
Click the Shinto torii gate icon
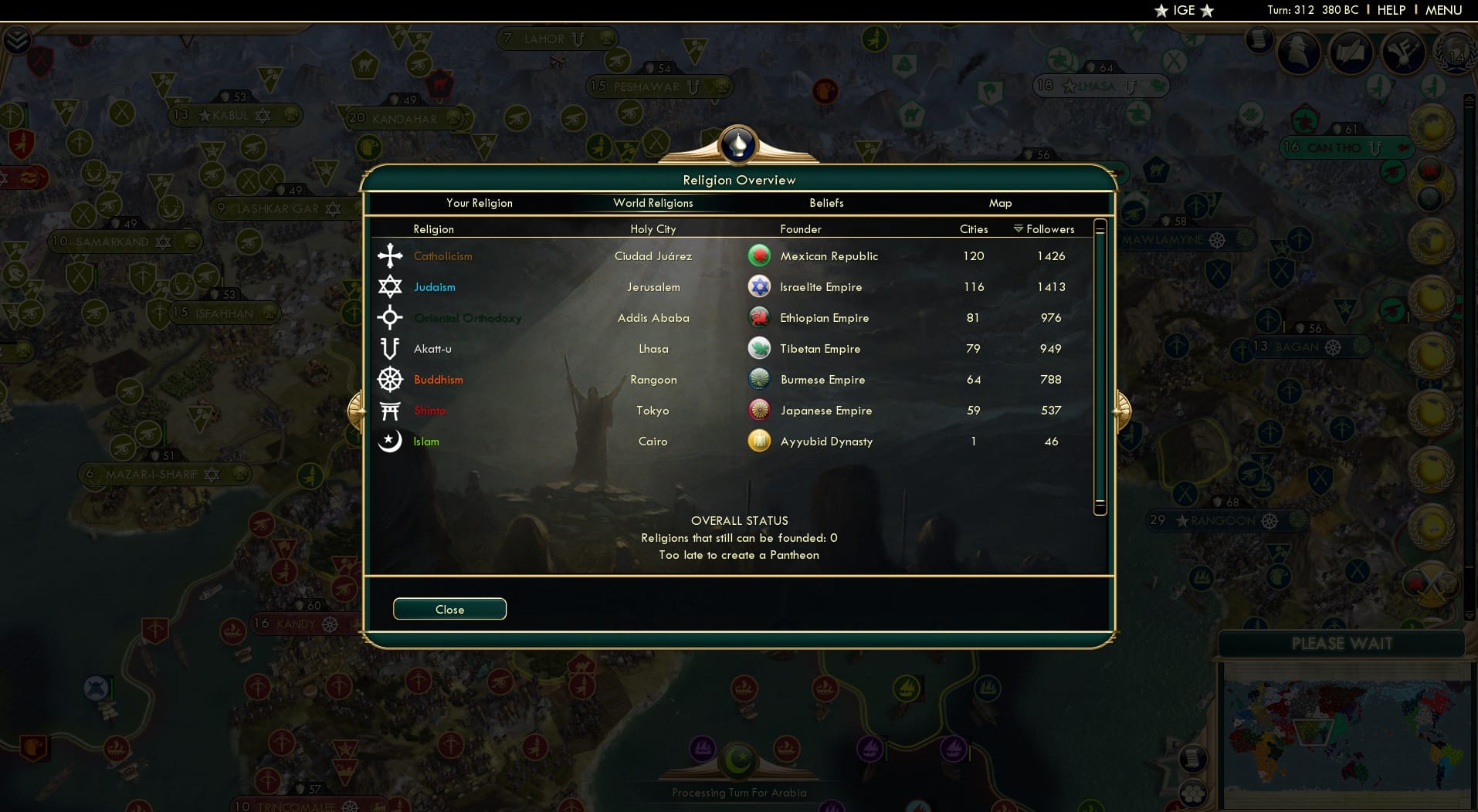(392, 410)
